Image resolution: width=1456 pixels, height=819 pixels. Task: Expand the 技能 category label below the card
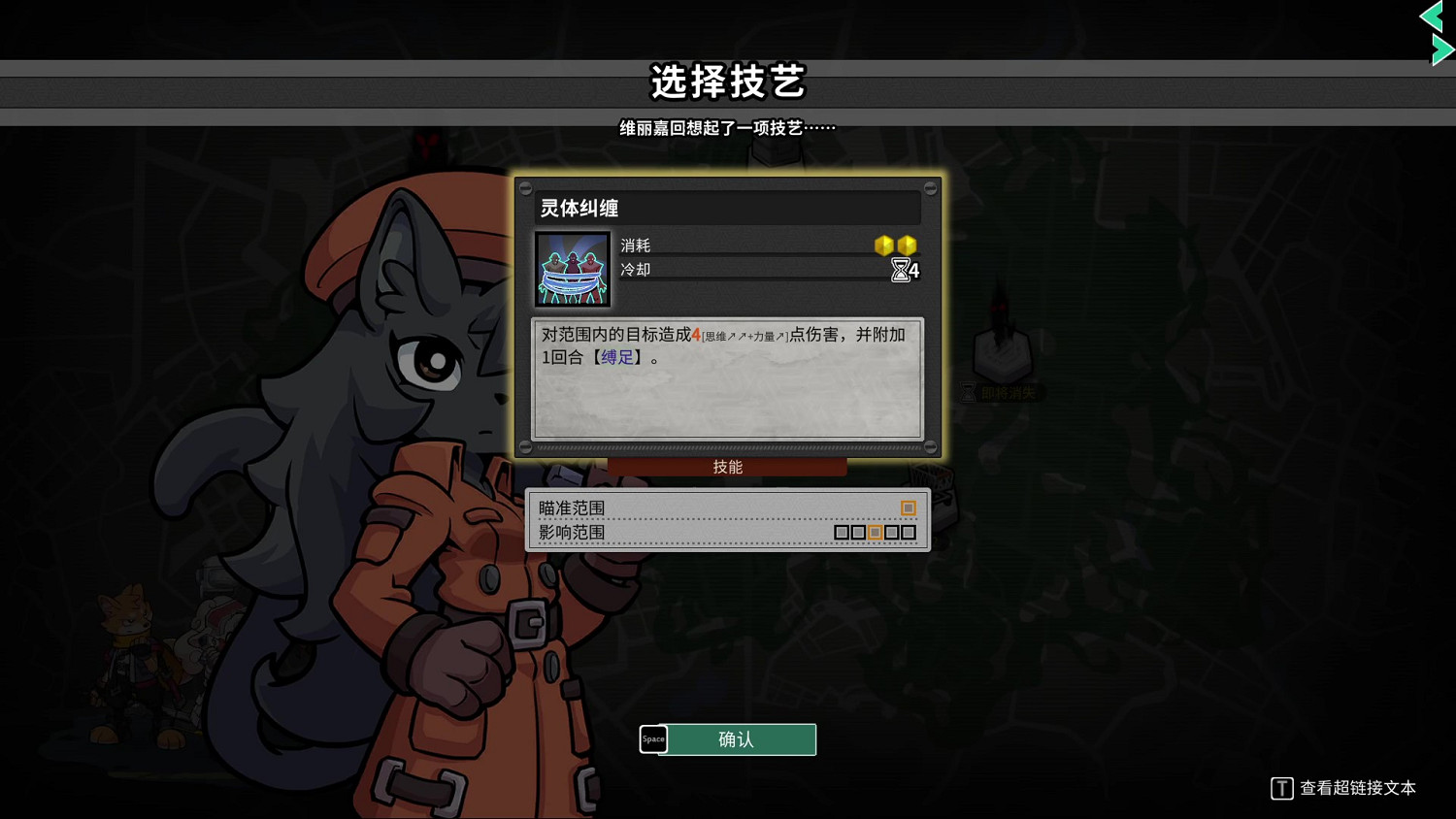727,466
